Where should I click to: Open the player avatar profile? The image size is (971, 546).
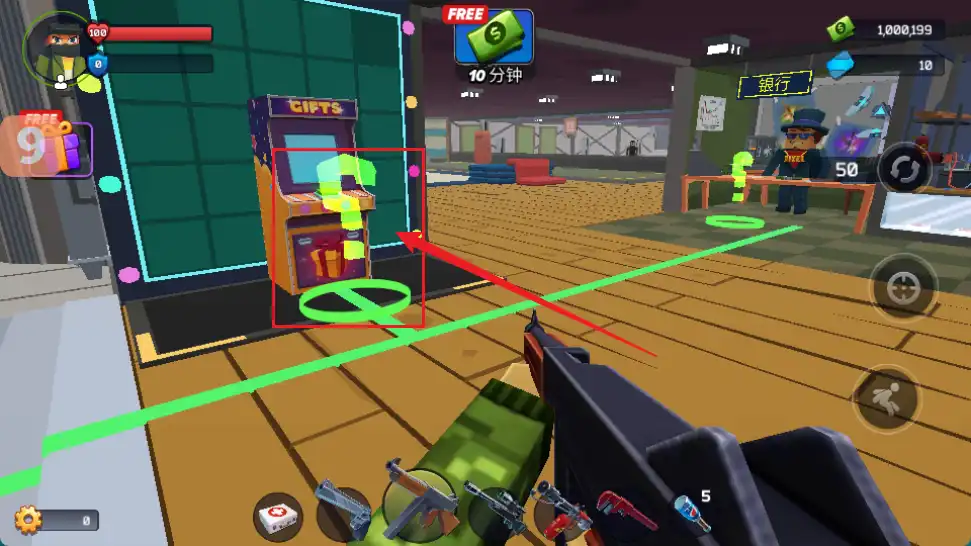click(x=55, y=48)
